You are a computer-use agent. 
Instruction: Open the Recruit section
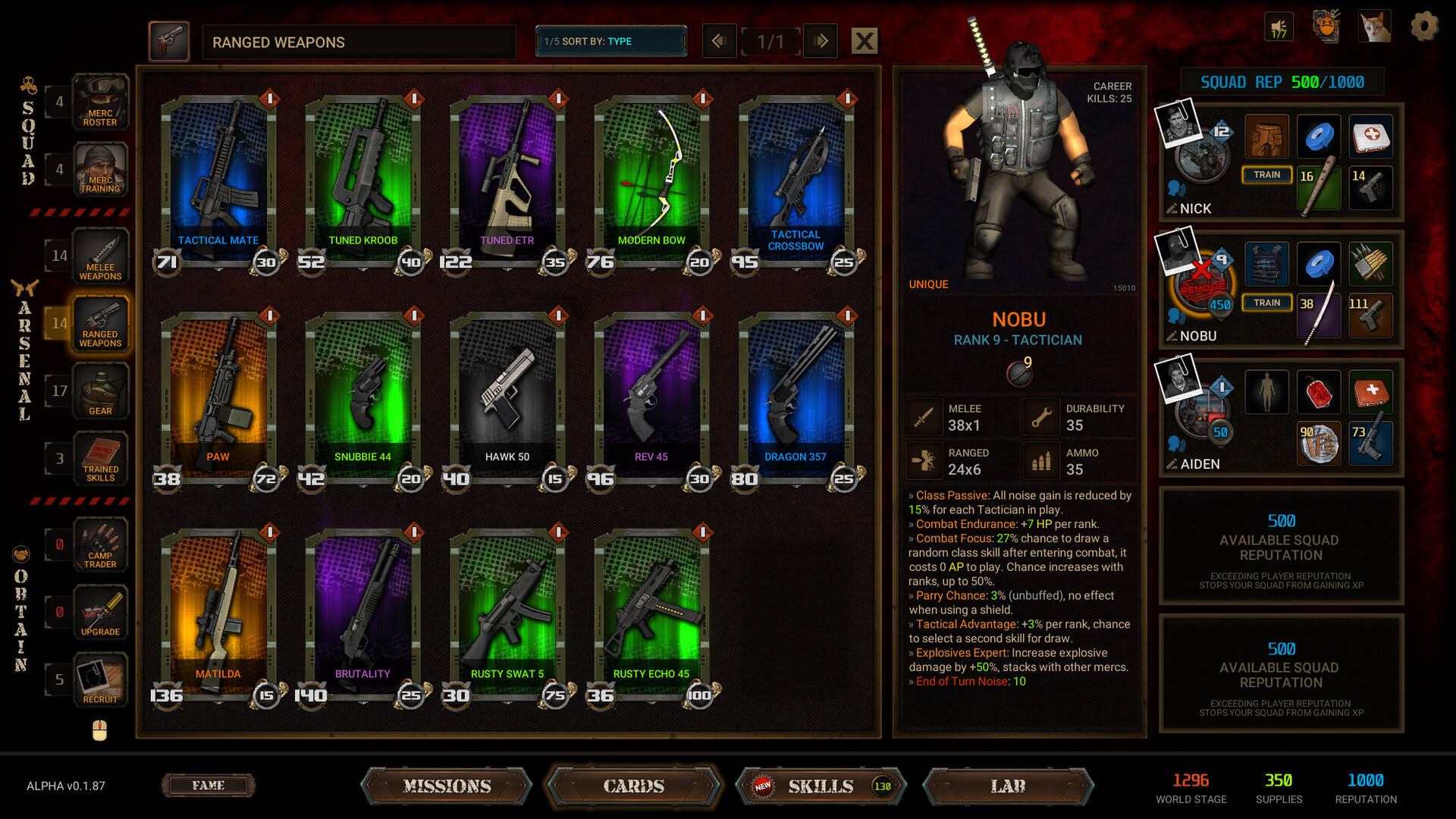pos(100,680)
